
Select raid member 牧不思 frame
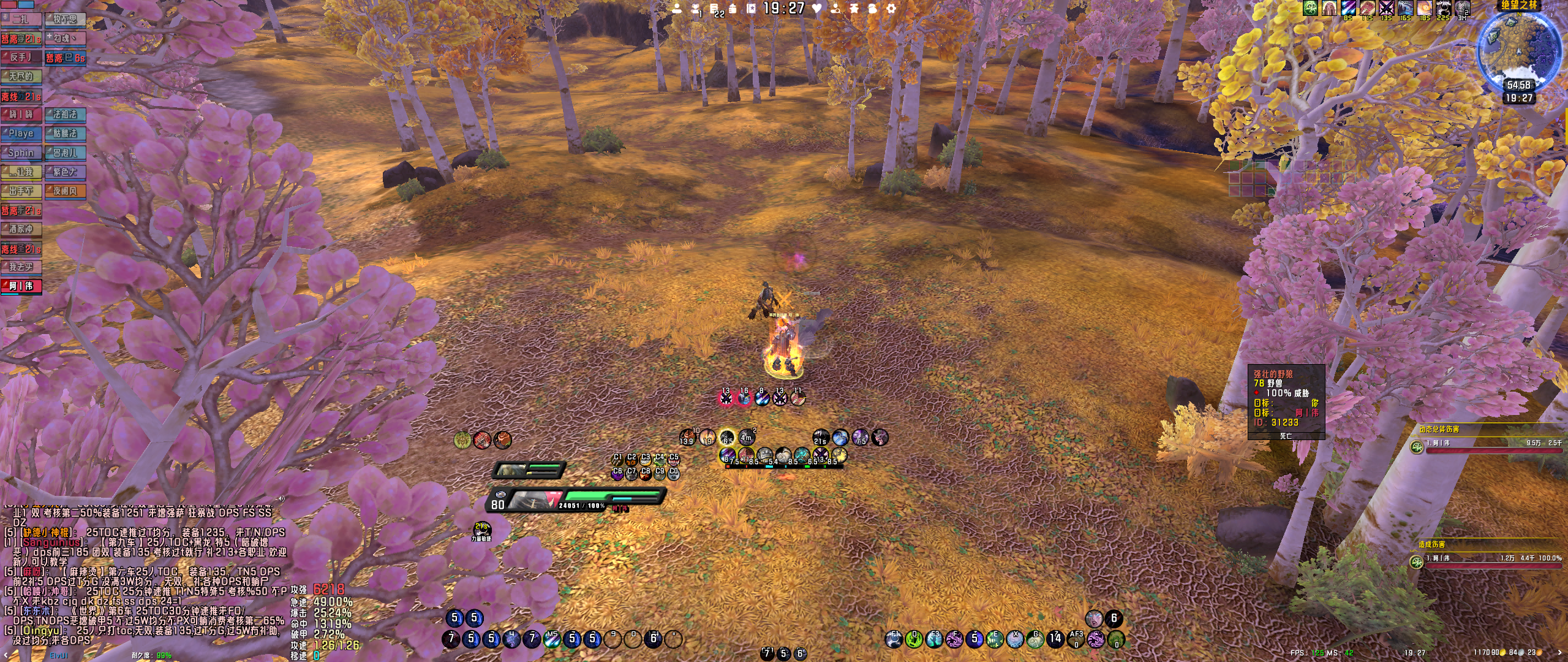[65, 19]
